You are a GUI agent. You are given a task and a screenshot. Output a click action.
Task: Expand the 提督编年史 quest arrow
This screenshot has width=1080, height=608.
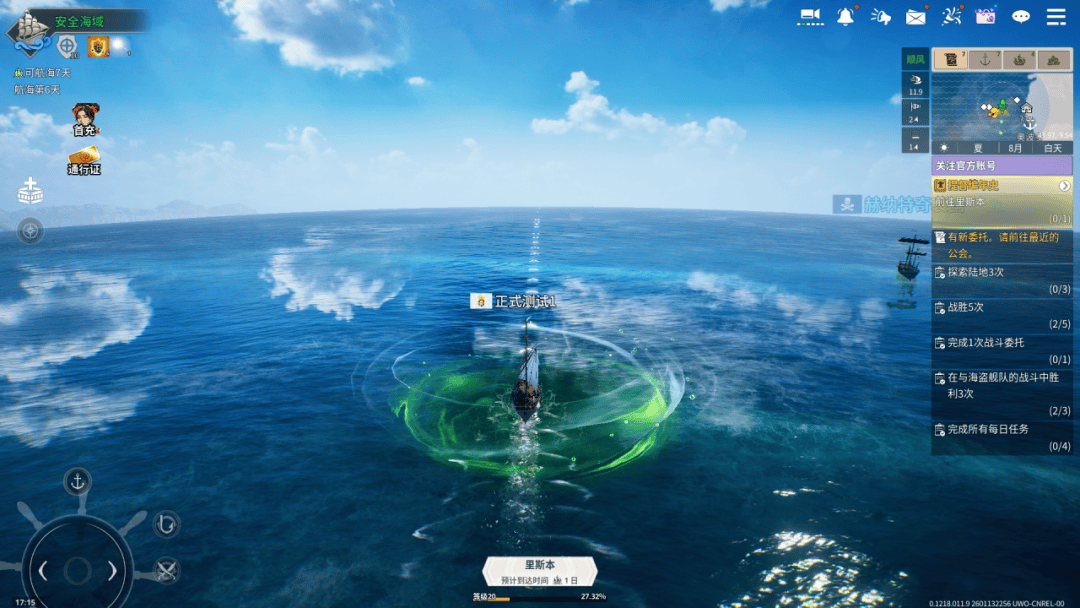[1064, 185]
